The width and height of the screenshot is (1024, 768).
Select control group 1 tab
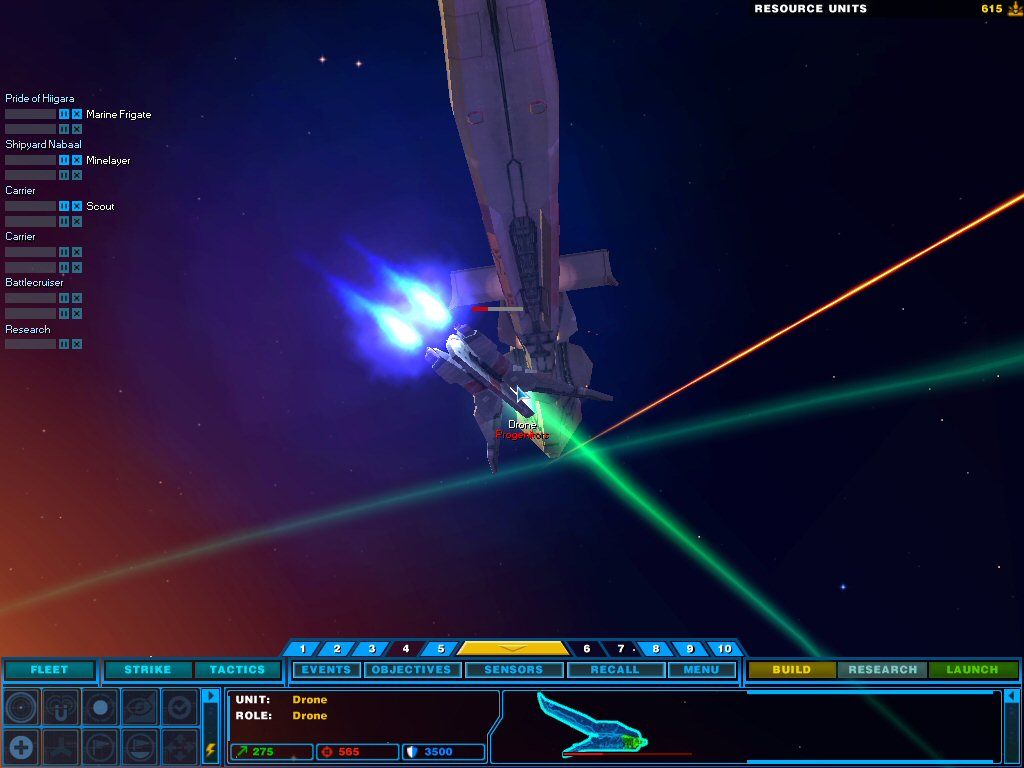coord(302,649)
